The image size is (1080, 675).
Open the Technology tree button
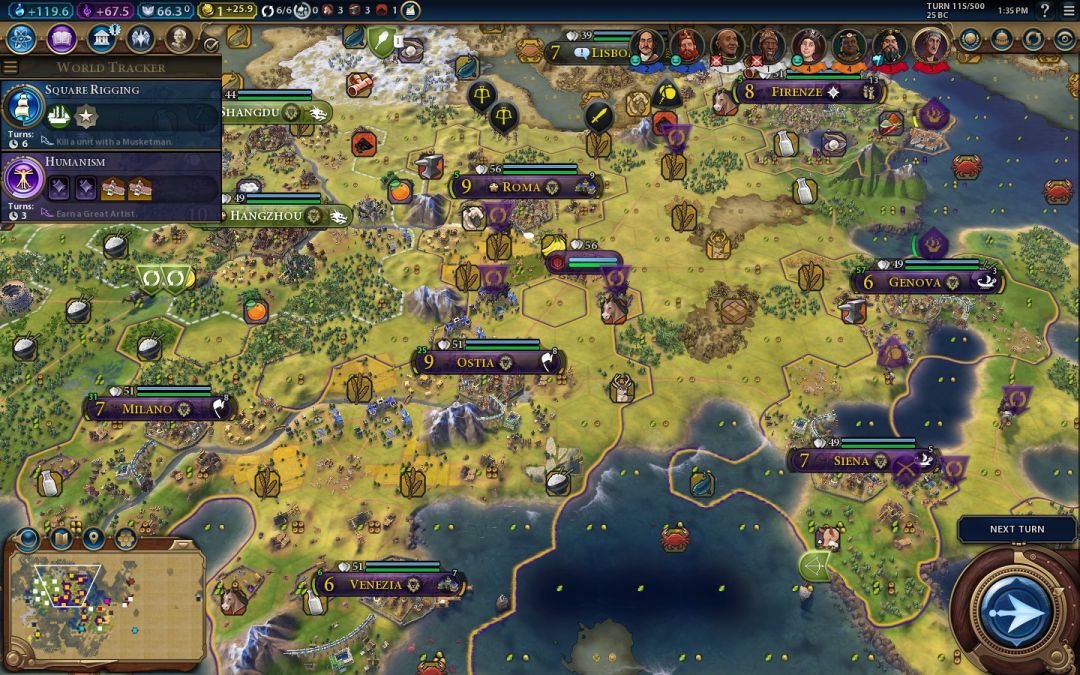point(22,39)
